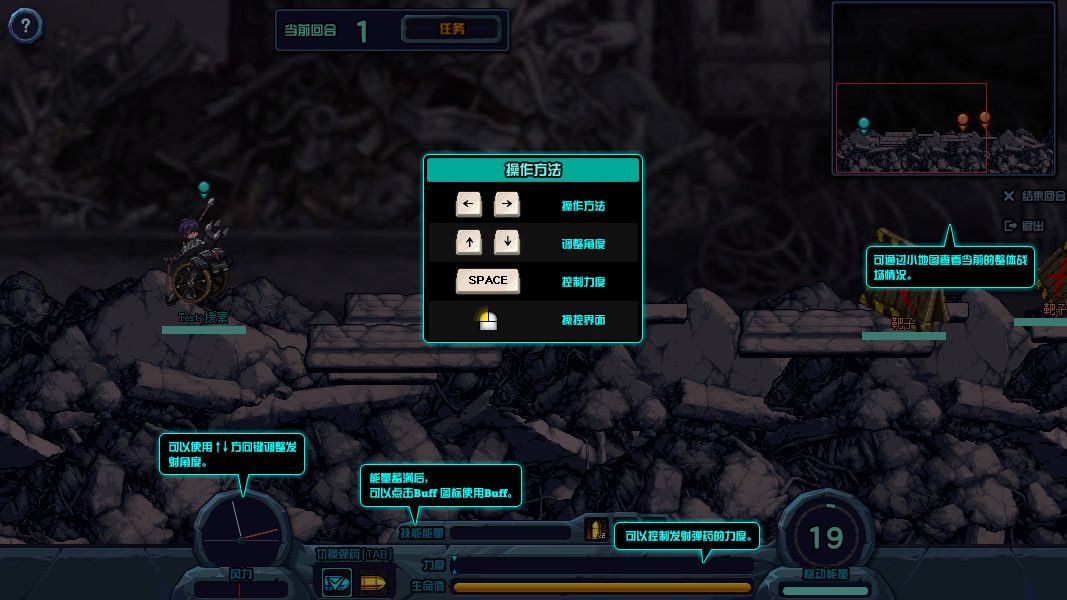This screenshot has width=1067, height=600.
Task: Use the bullet x2 buff icon
Action: [x=596, y=530]
